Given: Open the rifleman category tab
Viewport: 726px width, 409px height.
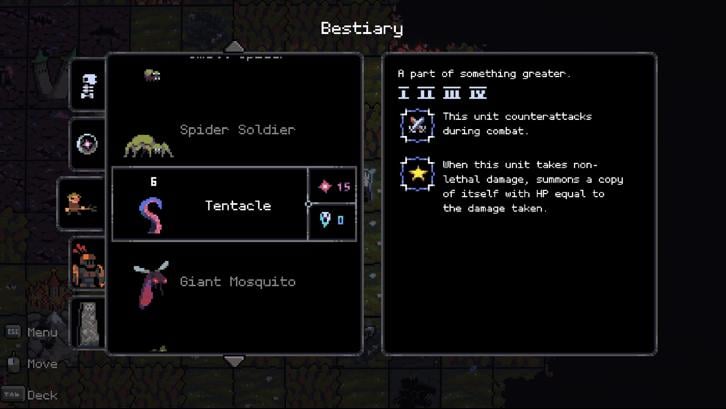Looking at the screenshot, I should click(x=80, y=204).
